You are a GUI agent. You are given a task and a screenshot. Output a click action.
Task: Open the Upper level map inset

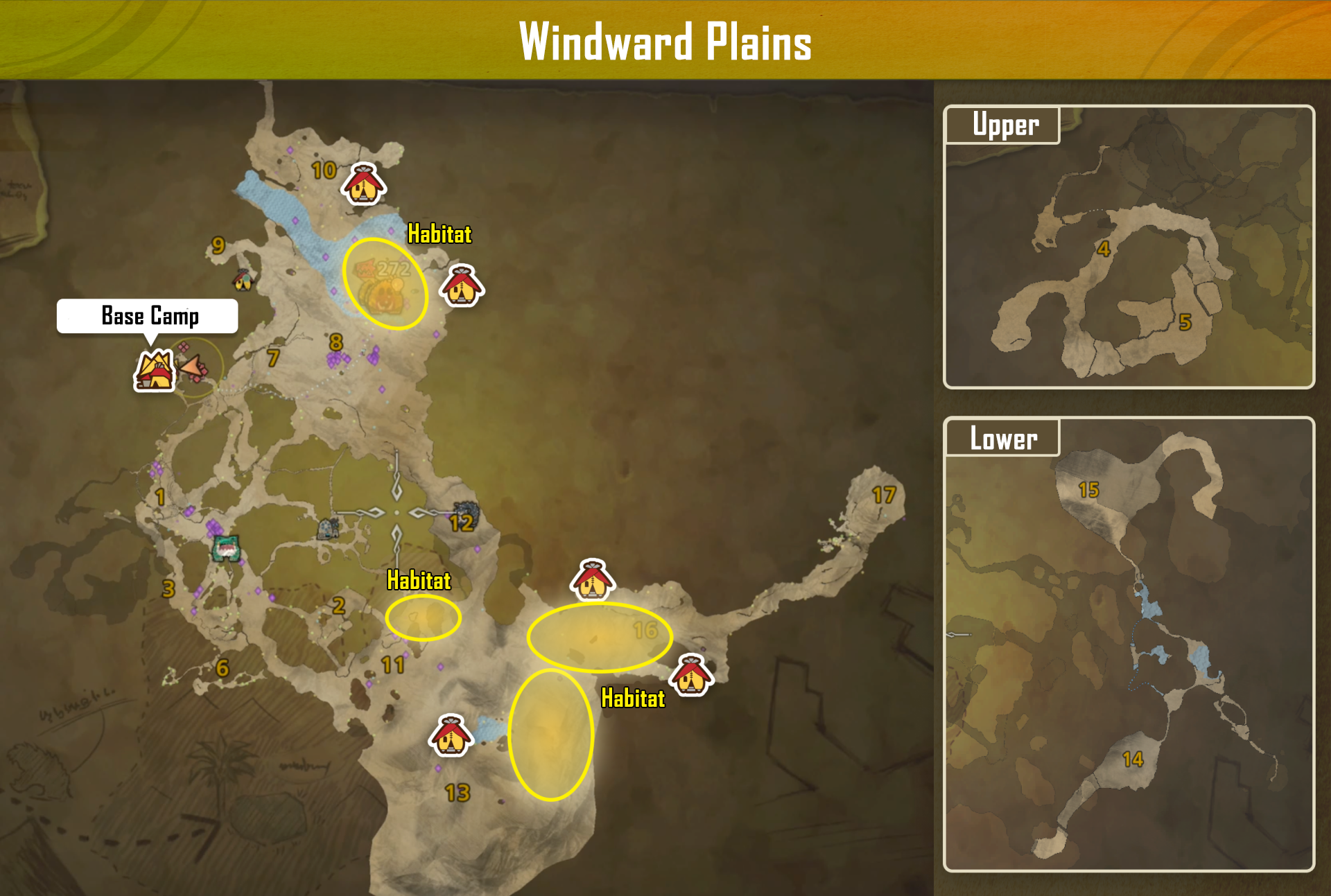click(1129, 247)
